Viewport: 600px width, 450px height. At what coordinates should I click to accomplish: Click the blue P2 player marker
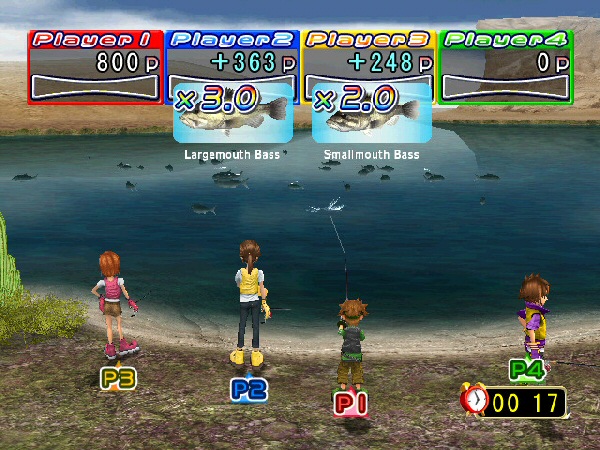point(248,389)
